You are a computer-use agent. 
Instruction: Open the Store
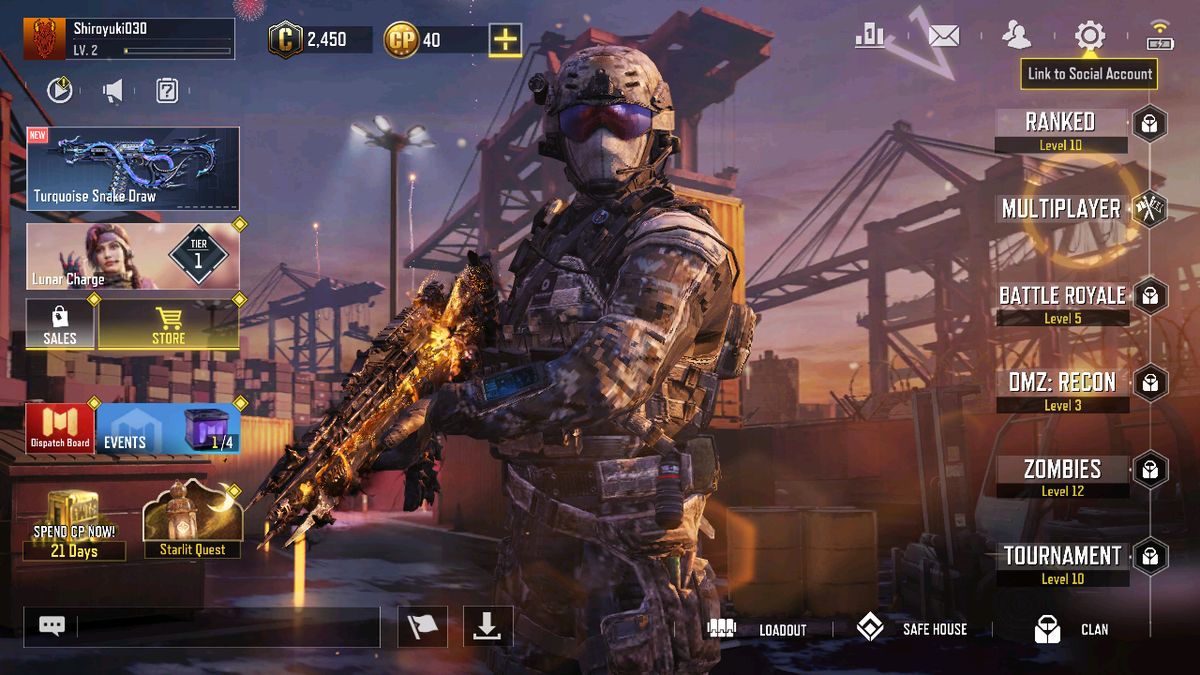168,324
